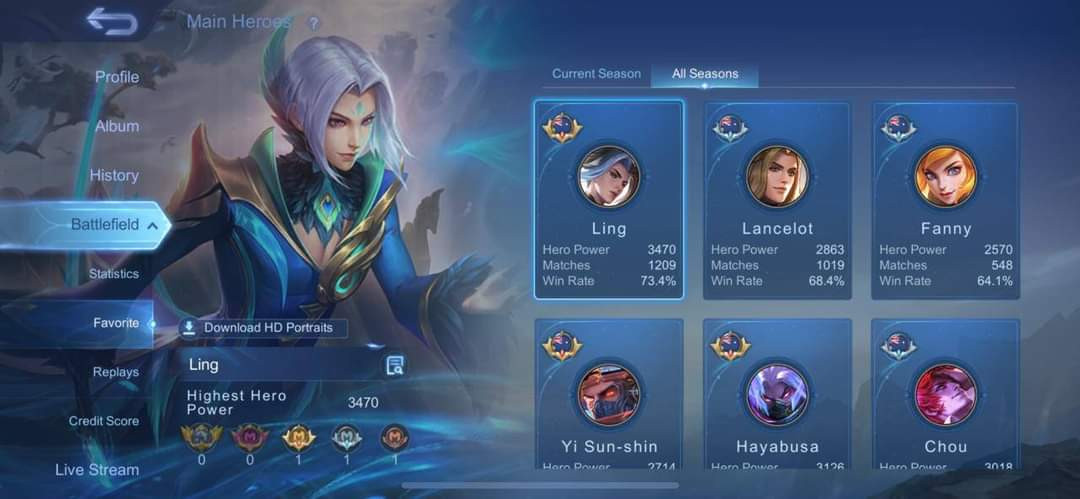Select the Hayabusa hero card
Viewport: 1080px width, 499px height.
tap(777, 395)
